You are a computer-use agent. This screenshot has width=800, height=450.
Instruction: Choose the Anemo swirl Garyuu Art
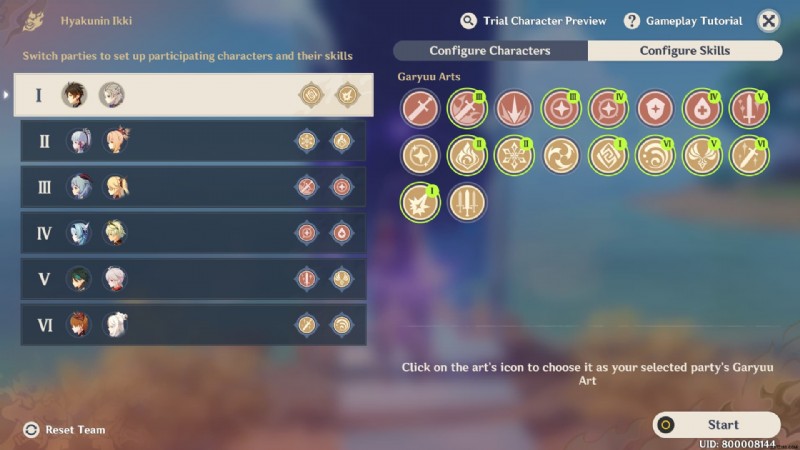(561, 156)
